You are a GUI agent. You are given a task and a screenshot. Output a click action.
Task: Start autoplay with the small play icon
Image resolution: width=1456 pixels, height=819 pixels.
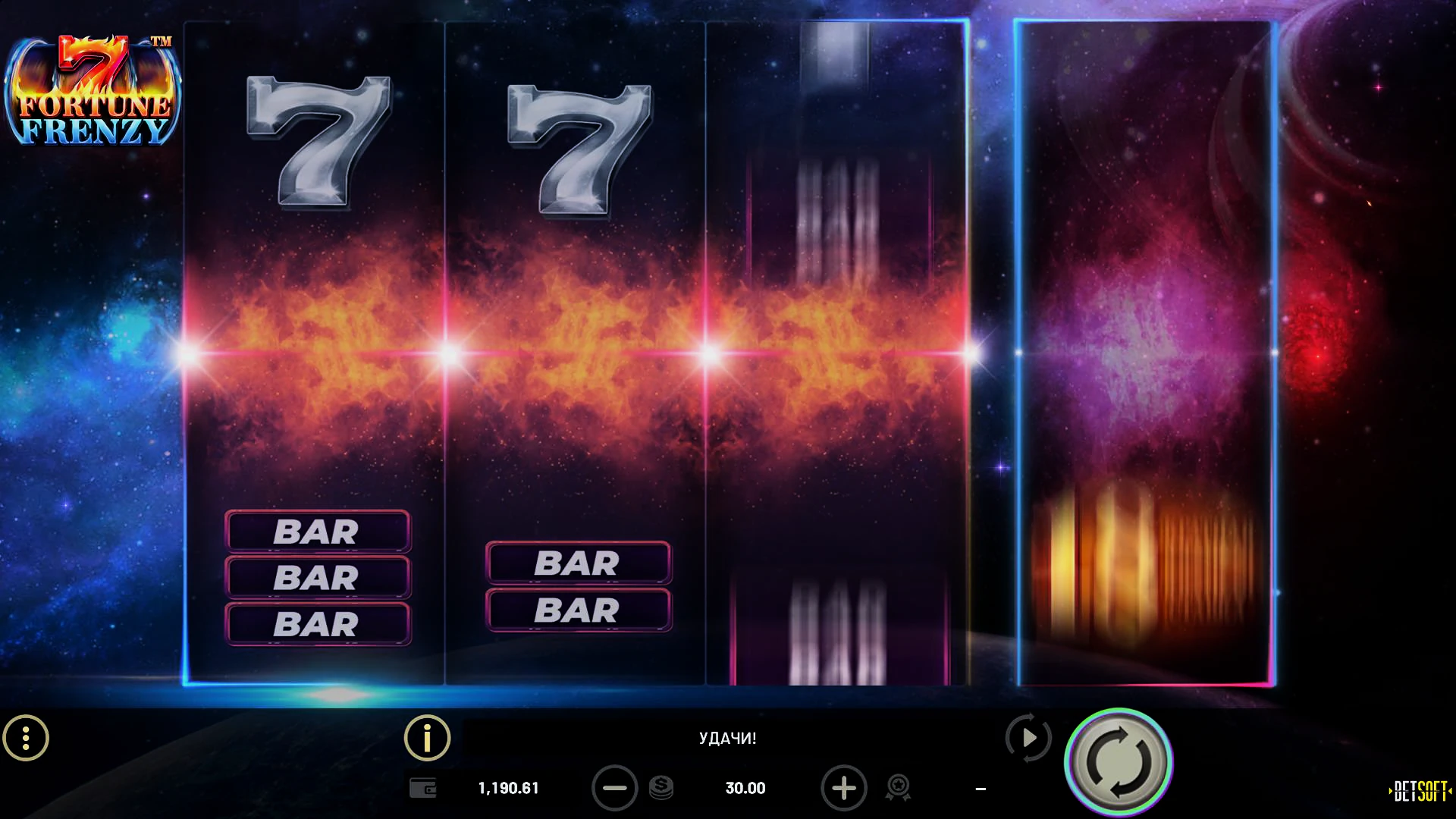coord(1028,737)
